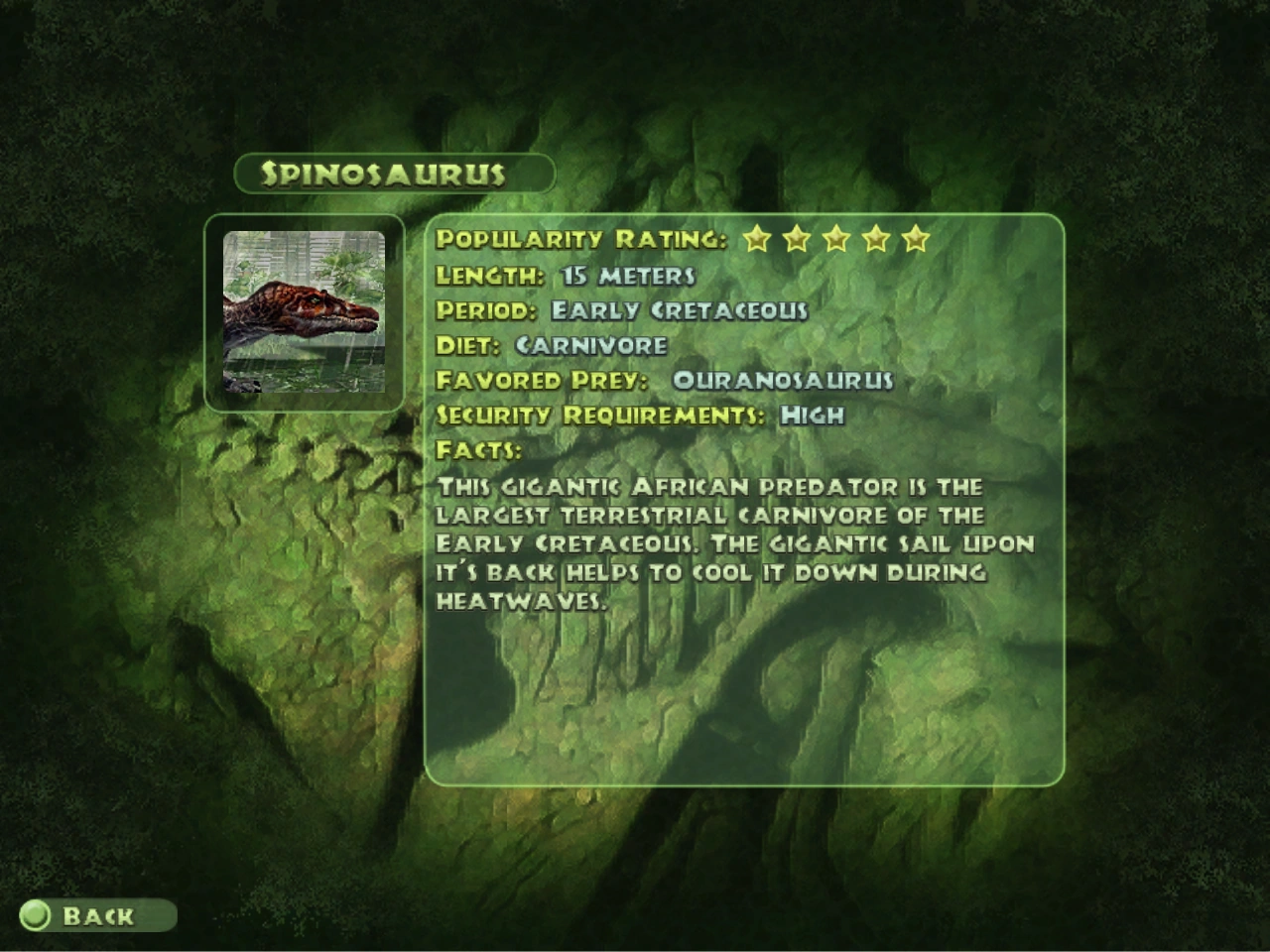
Task: Click the green orb icon beside Back
Action: (37, 916)
